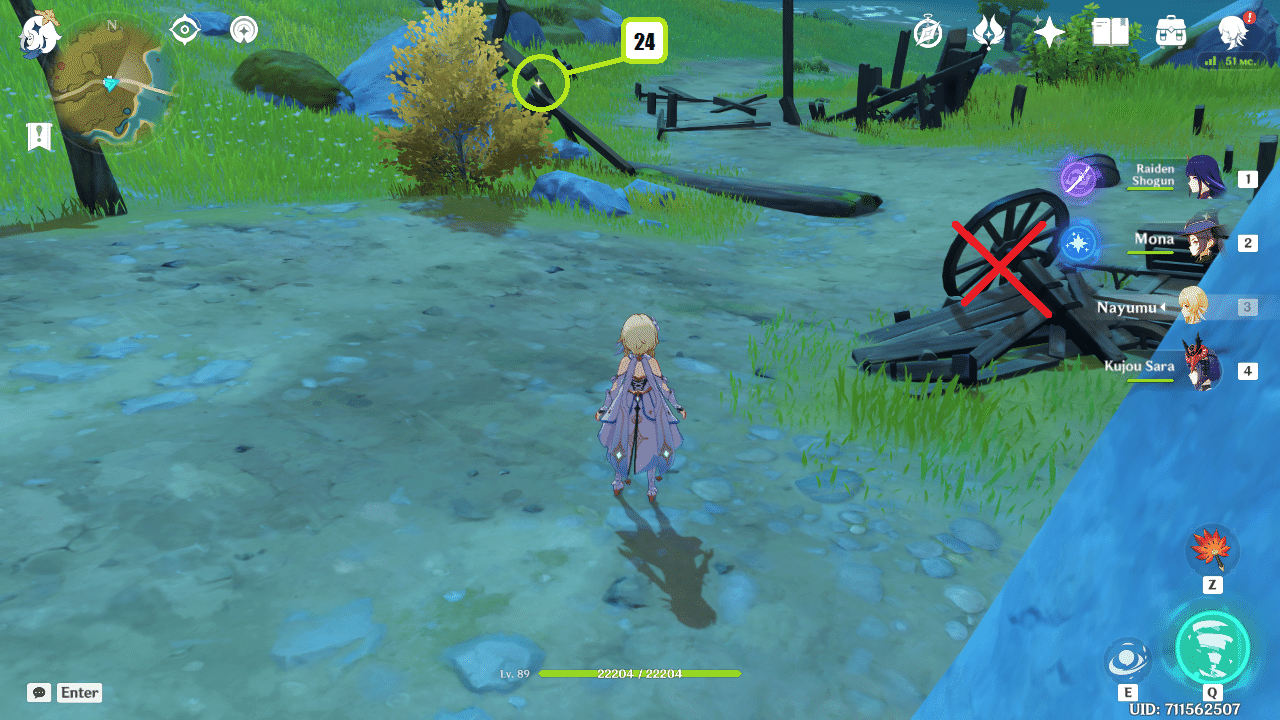Open chat via the speech bubble icon
This screenshot has width=1280, height=720.
(x=38, y=692)
